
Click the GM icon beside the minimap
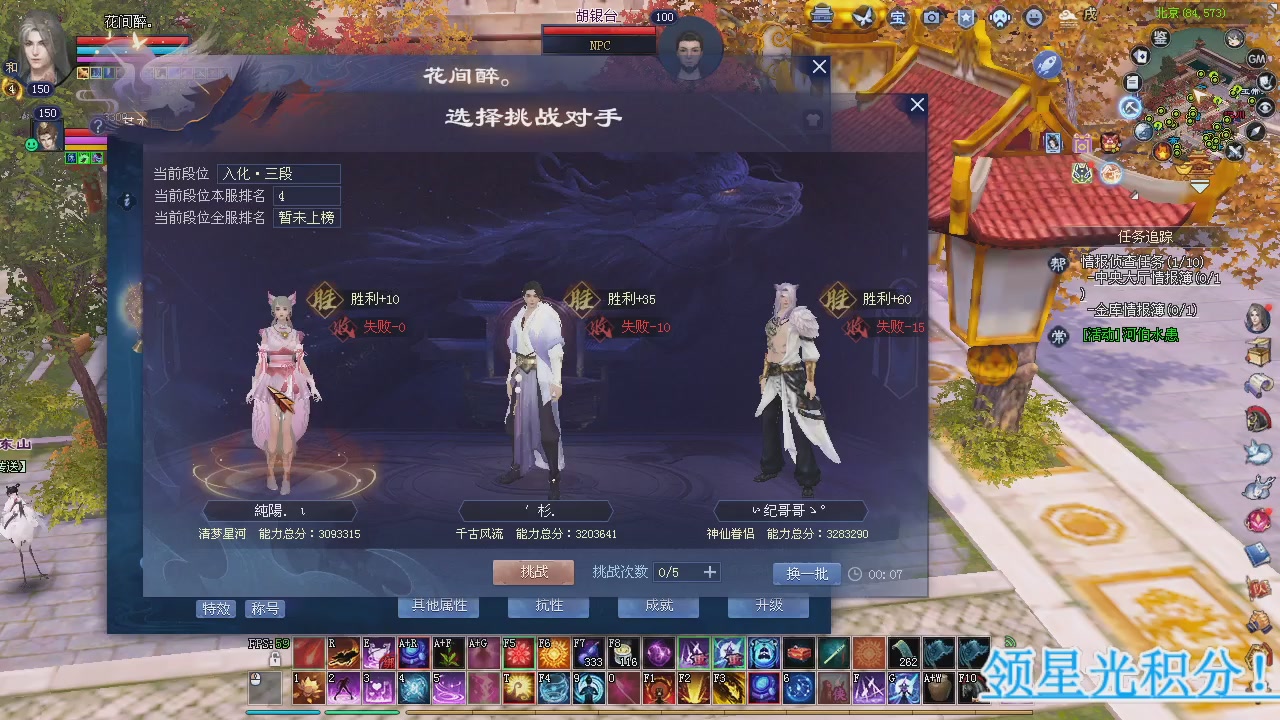[x=1256, y=59]
